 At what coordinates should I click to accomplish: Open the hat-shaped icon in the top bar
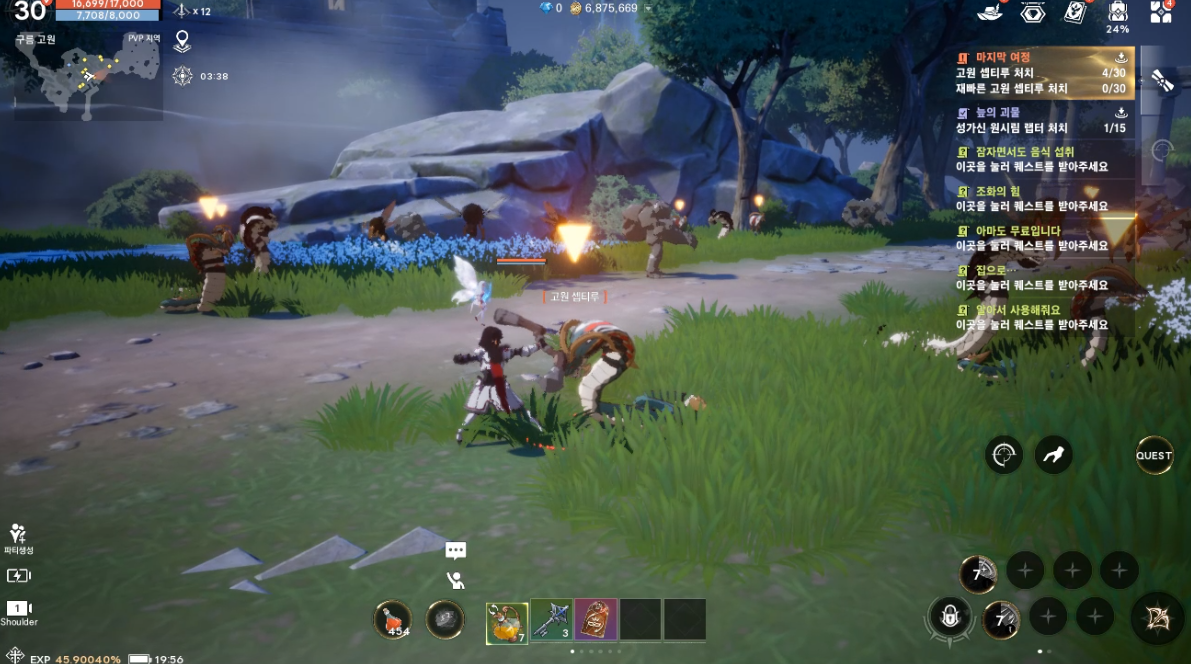click(x=990, y=12)
